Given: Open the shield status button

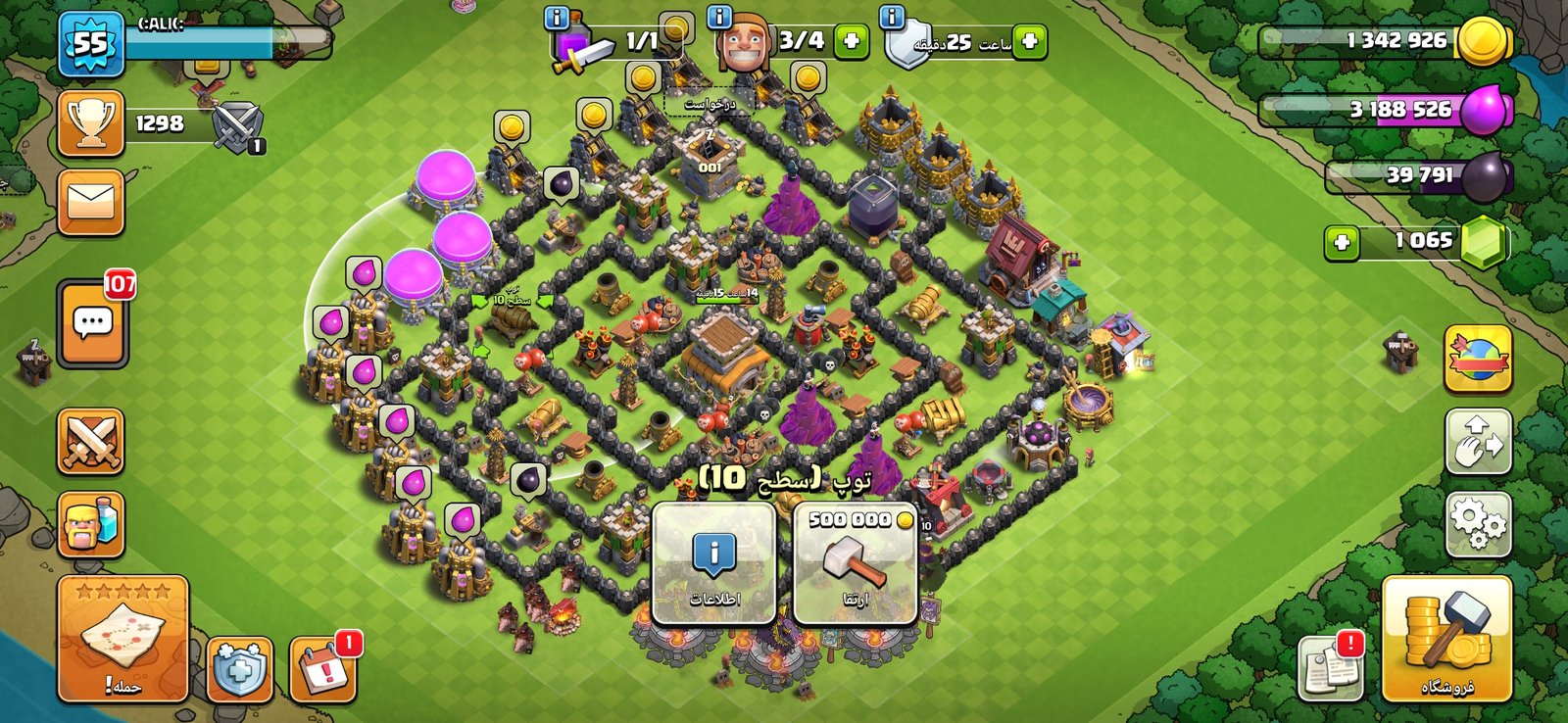Looking at the screenshot, I should (240, 670).
